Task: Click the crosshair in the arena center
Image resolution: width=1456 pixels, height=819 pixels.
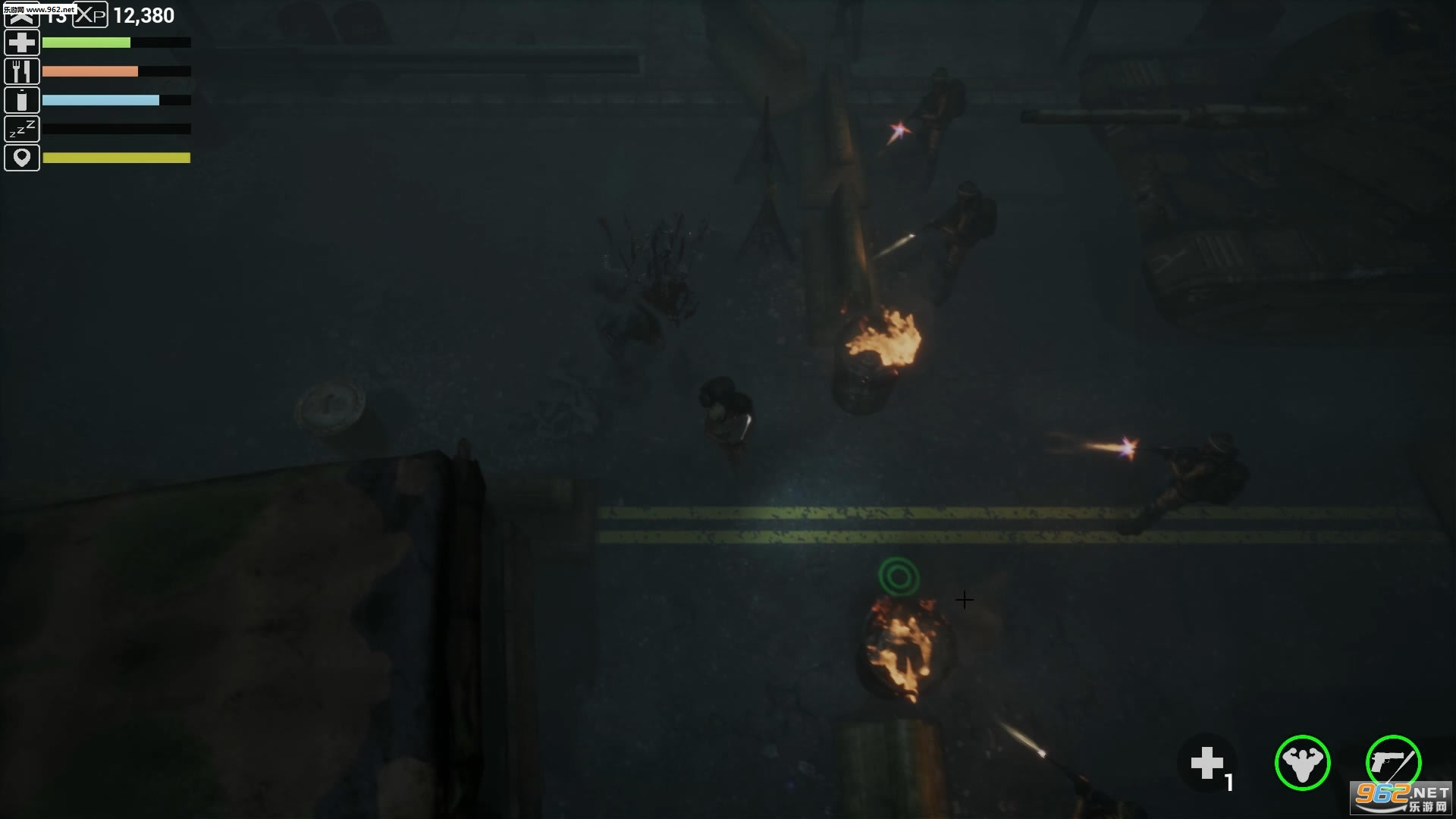Action: pos(965,601)
